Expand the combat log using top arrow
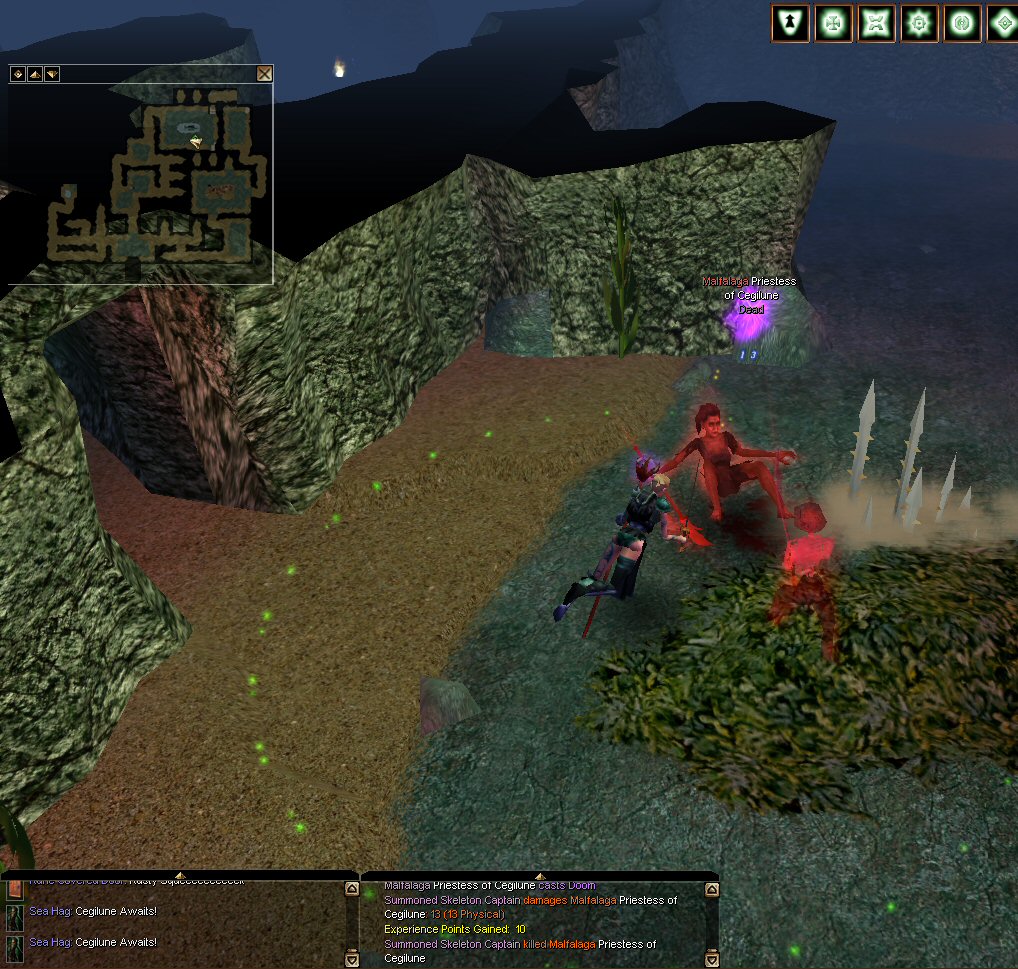 click(x=540, y=876)
